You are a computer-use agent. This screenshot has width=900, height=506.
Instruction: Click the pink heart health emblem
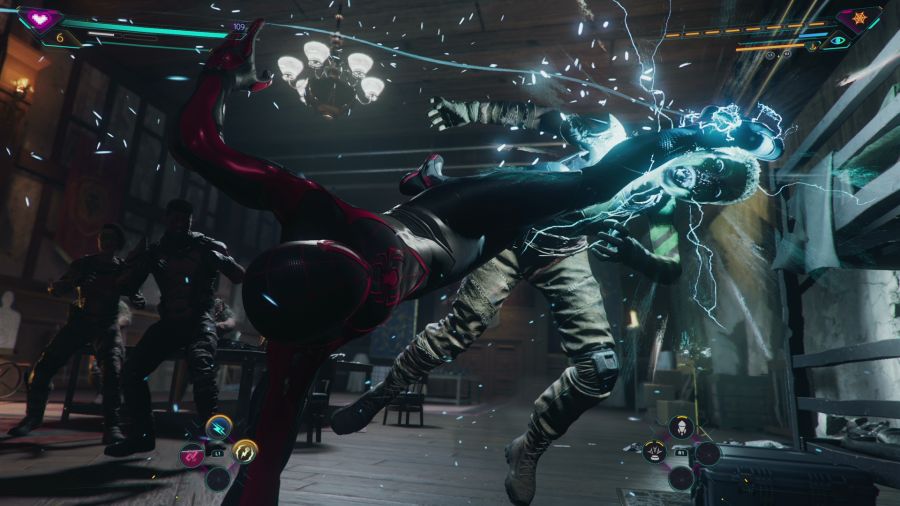click(x=41, y=18)
